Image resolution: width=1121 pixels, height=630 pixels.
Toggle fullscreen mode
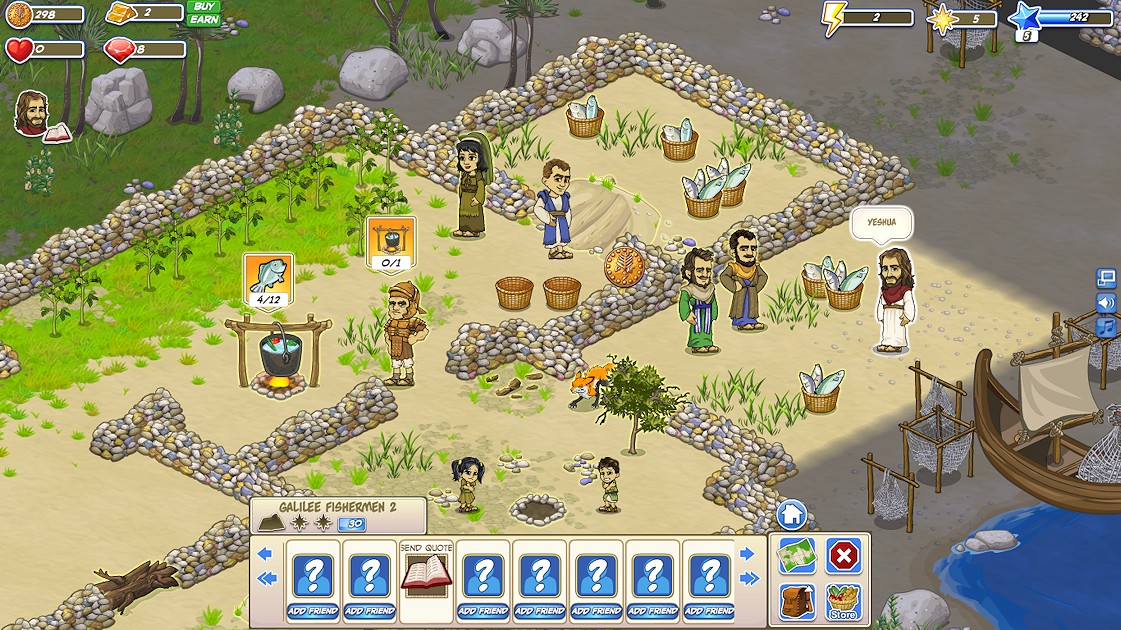coord(1106,278)
